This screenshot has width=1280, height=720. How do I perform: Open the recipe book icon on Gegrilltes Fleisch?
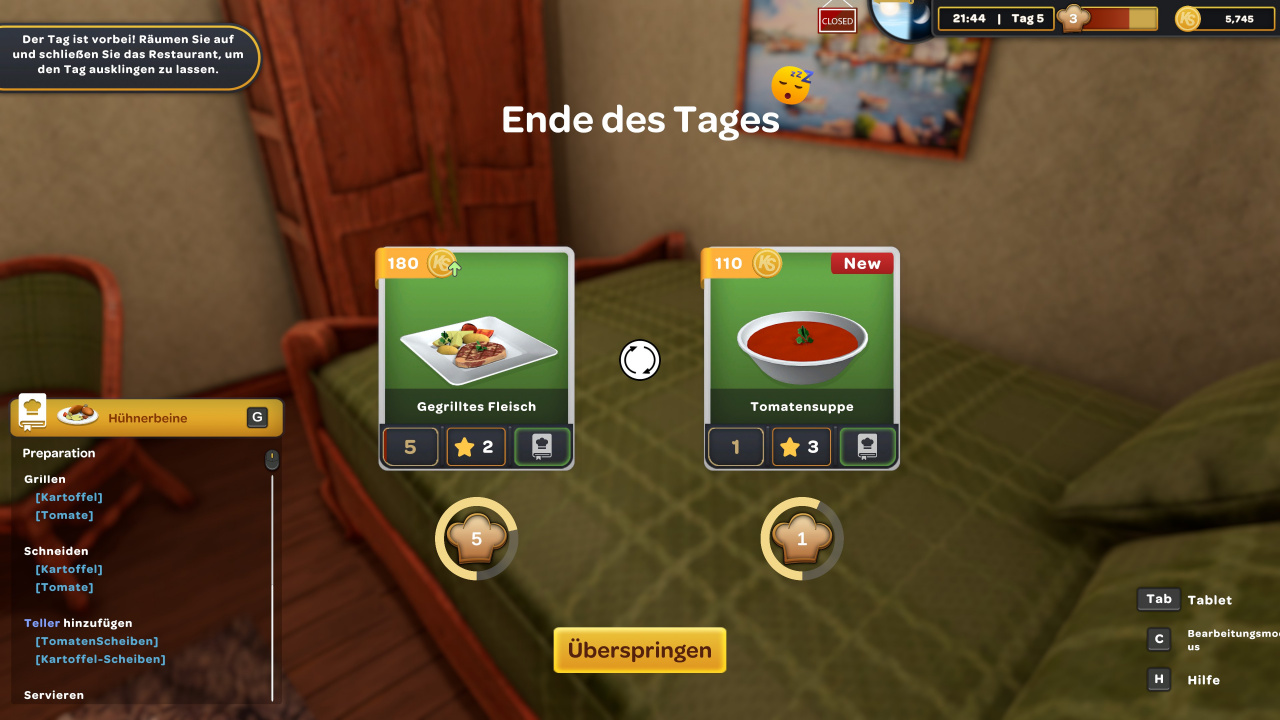tap(542, 447)
